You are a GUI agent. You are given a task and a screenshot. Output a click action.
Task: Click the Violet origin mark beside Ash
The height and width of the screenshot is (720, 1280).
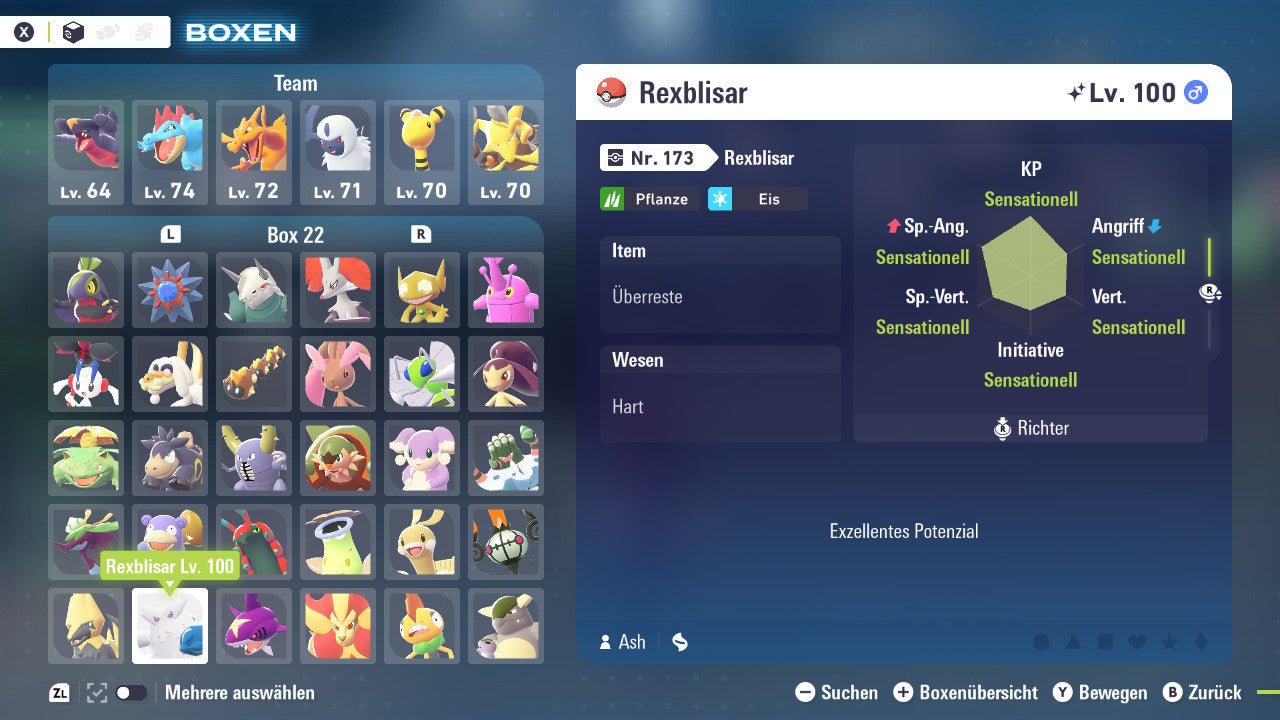tap(679, 642)
